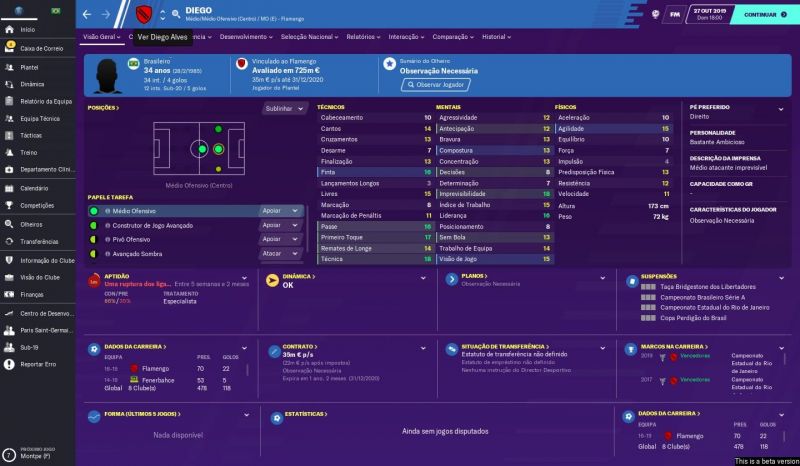Open the Desenvolvimento tab menu
Screen dimensions: 800x466
click(x=245, y=36)
